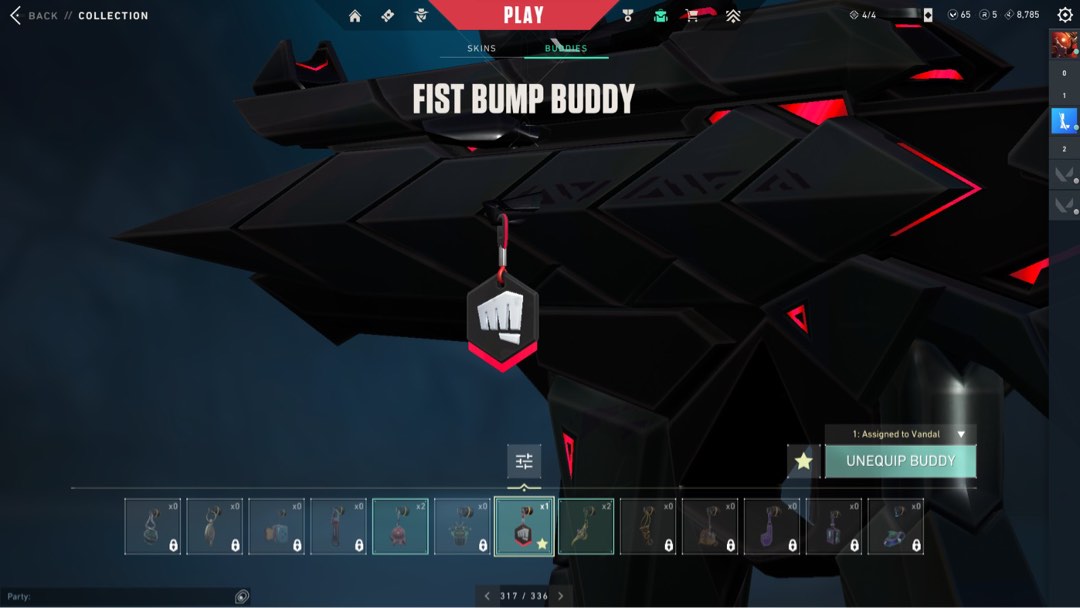Choose the golden buddy tile marked x2
The width and height of the screenshot is (1080, 608).
pyautogui.click(x=586, y=526)
